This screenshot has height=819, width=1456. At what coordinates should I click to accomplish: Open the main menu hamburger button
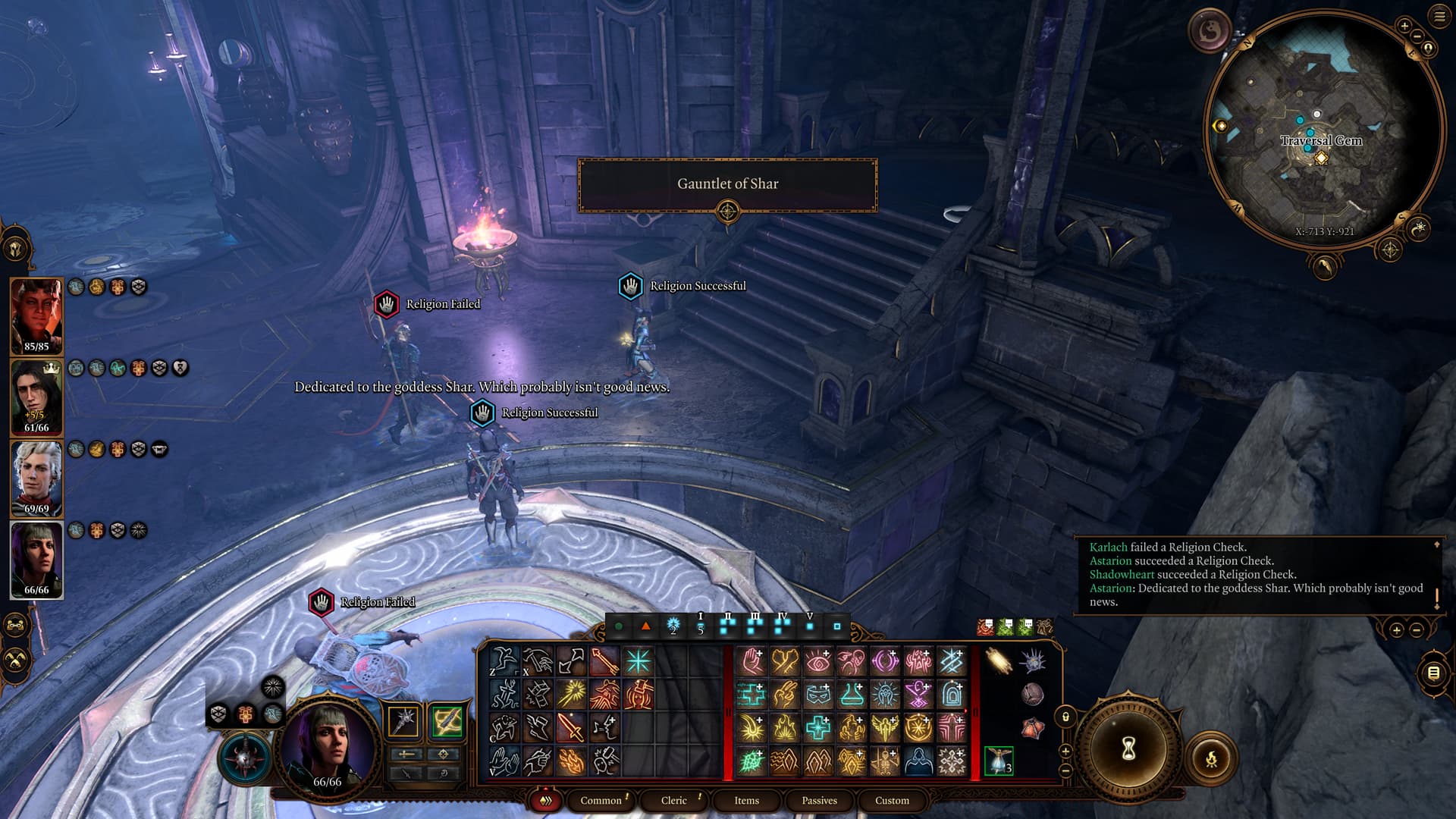1439,17
